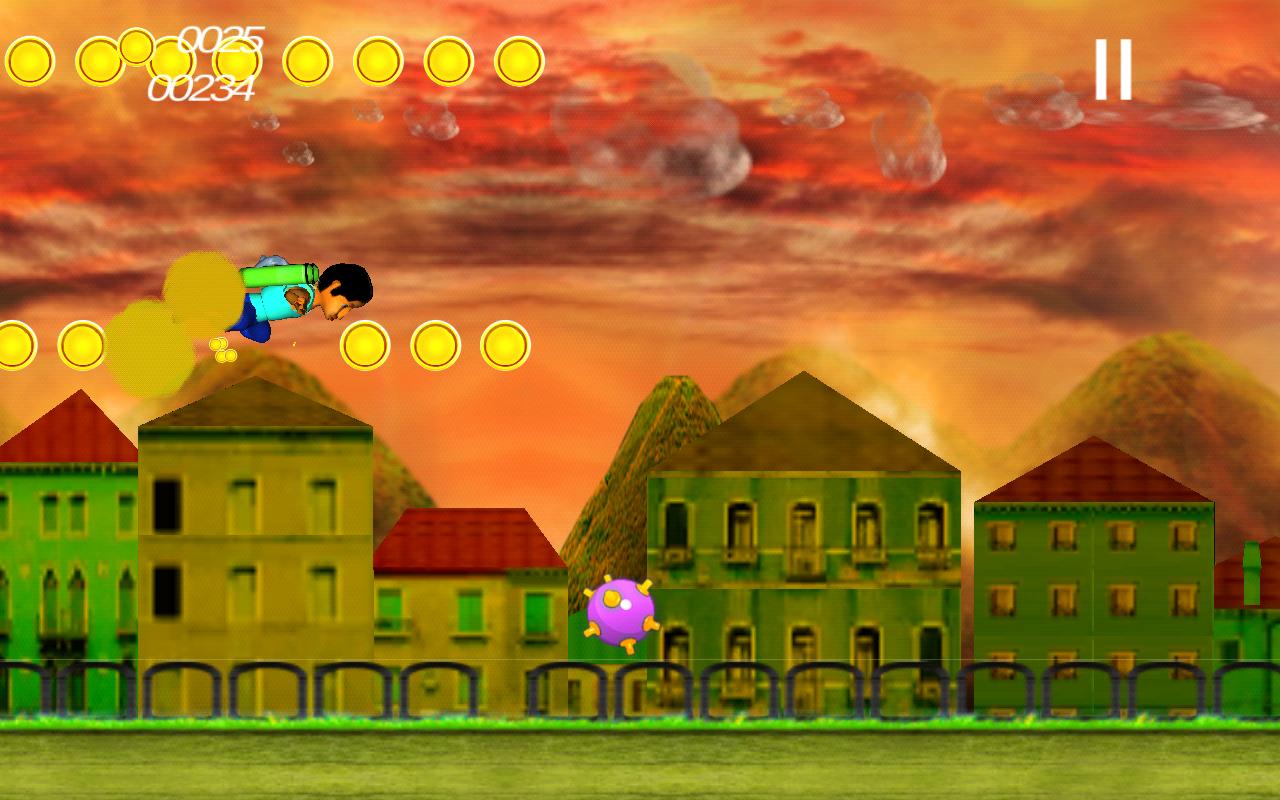1280x800 pixels.
Task: Tap the small triple-coin cluster below the player
Action: [222, 350]
